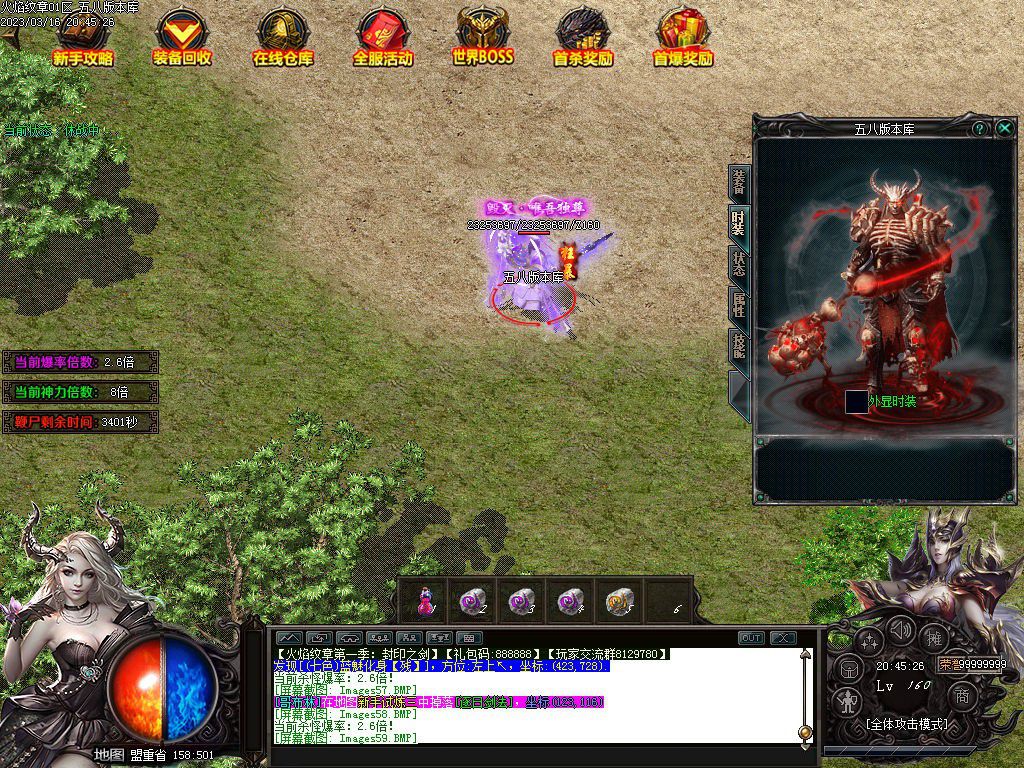Use the orange scroll in hotbar slot 5
Screen dimensions: 1024x768
(x=619, y=601)
